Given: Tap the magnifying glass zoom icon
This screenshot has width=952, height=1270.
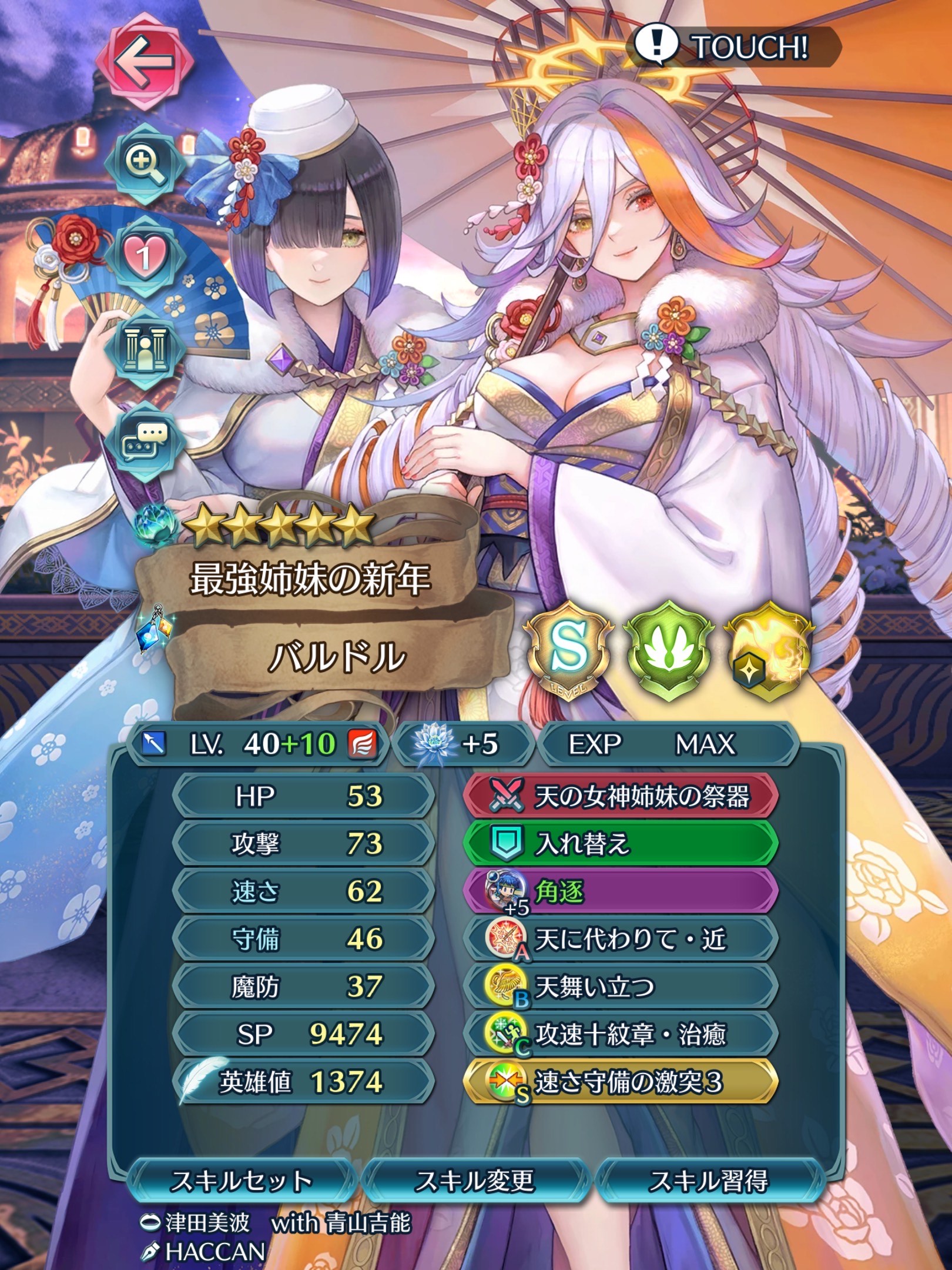Looking at the screenshot, I should [145, 162].
